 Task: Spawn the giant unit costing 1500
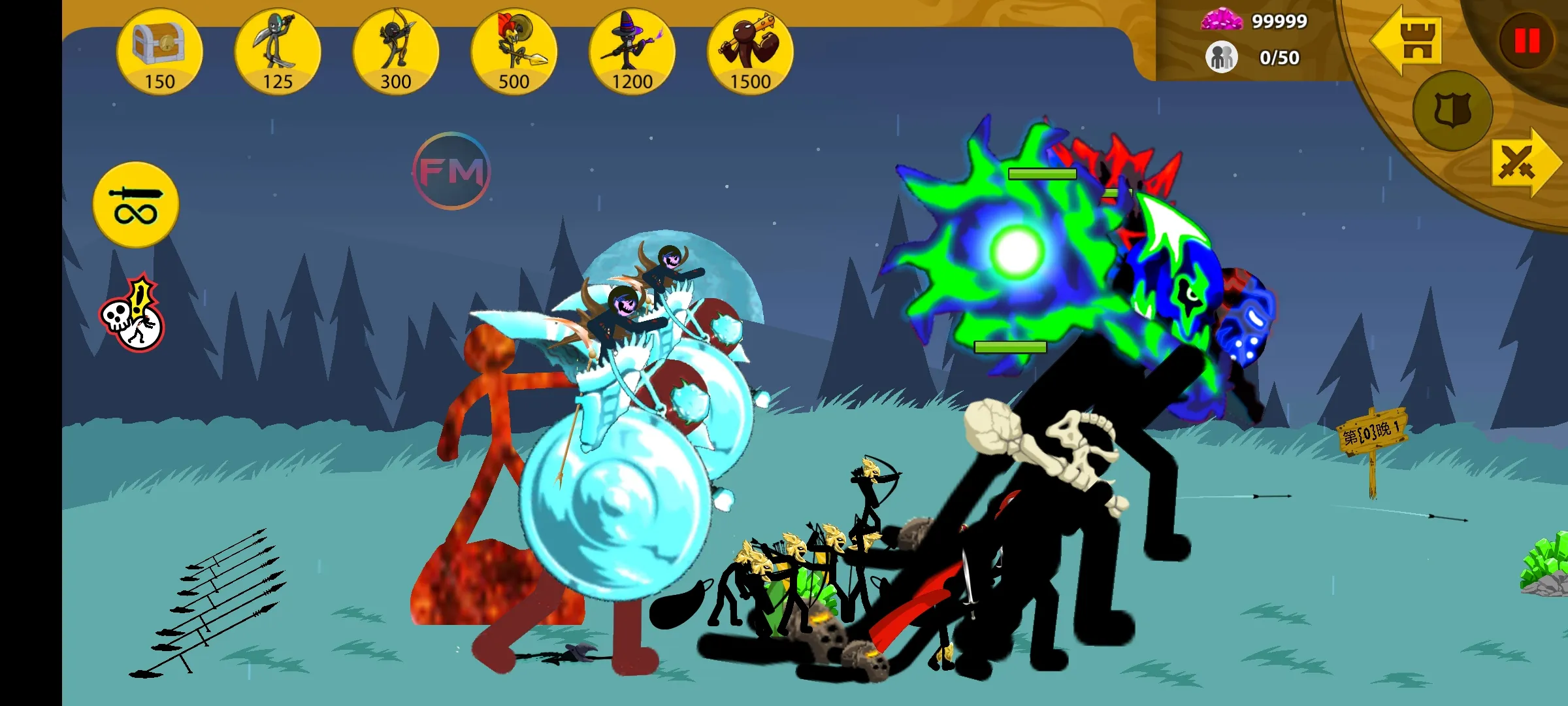[750, 52]
